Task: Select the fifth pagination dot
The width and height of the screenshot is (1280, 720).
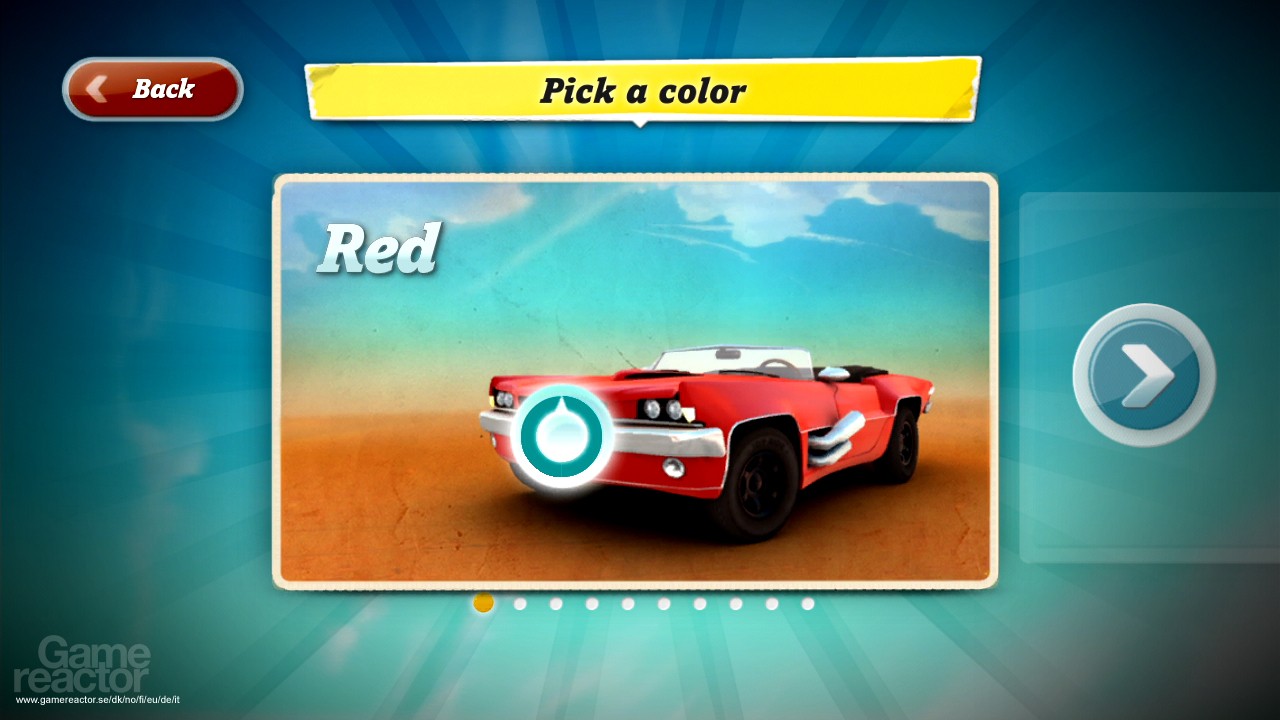Action: pos(627,603)
